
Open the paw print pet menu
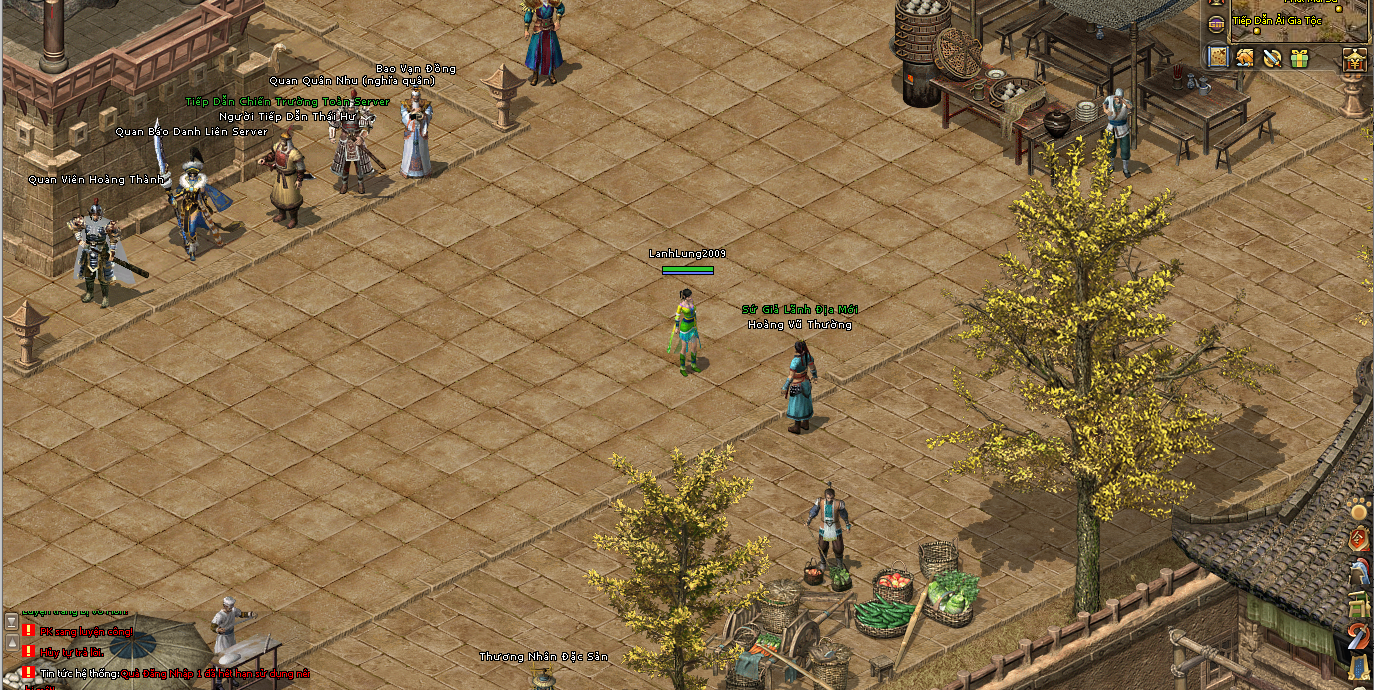tap(1359, 510)
